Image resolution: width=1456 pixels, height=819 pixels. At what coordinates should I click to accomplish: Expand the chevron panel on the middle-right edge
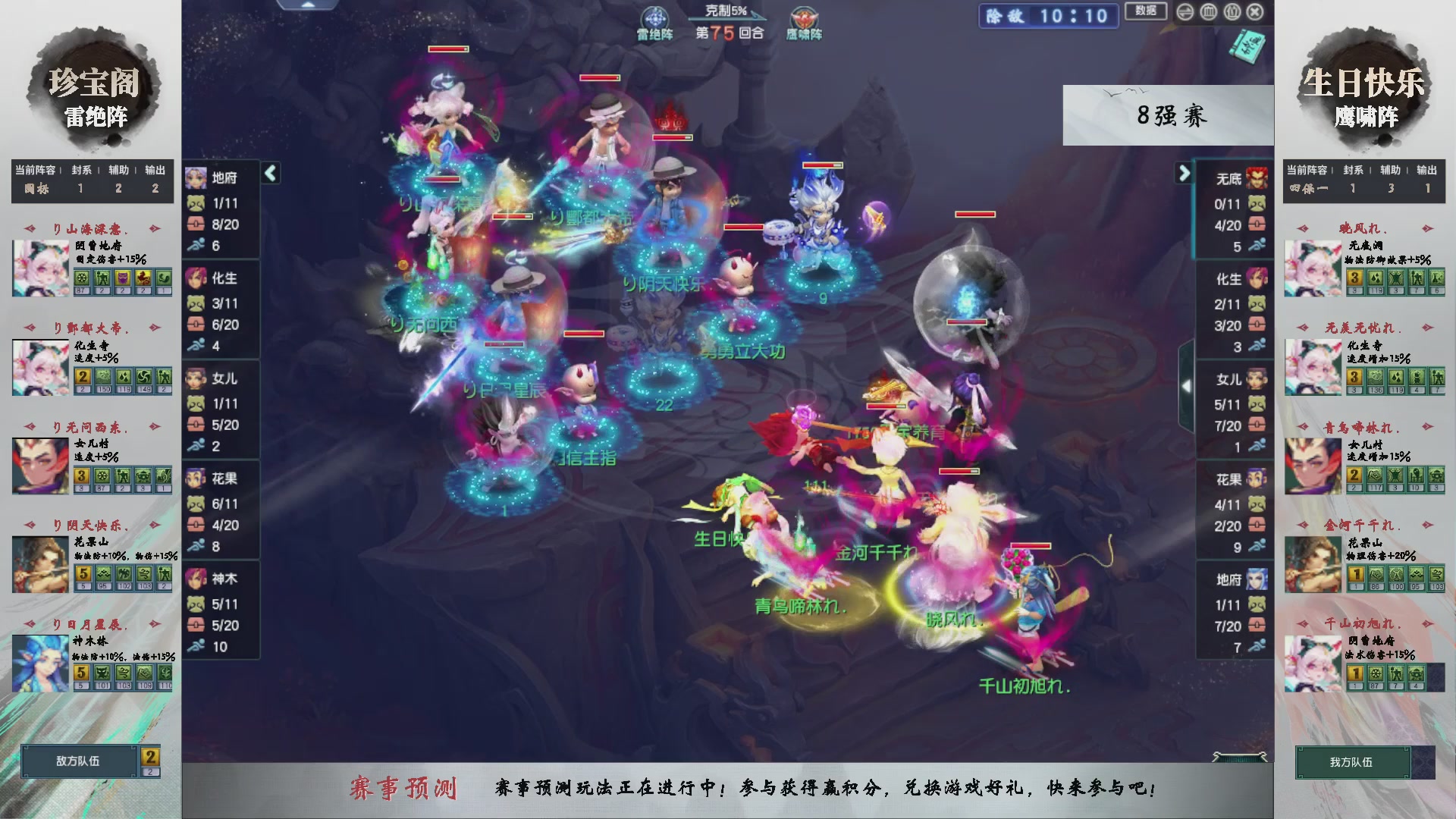point(1187,385)
